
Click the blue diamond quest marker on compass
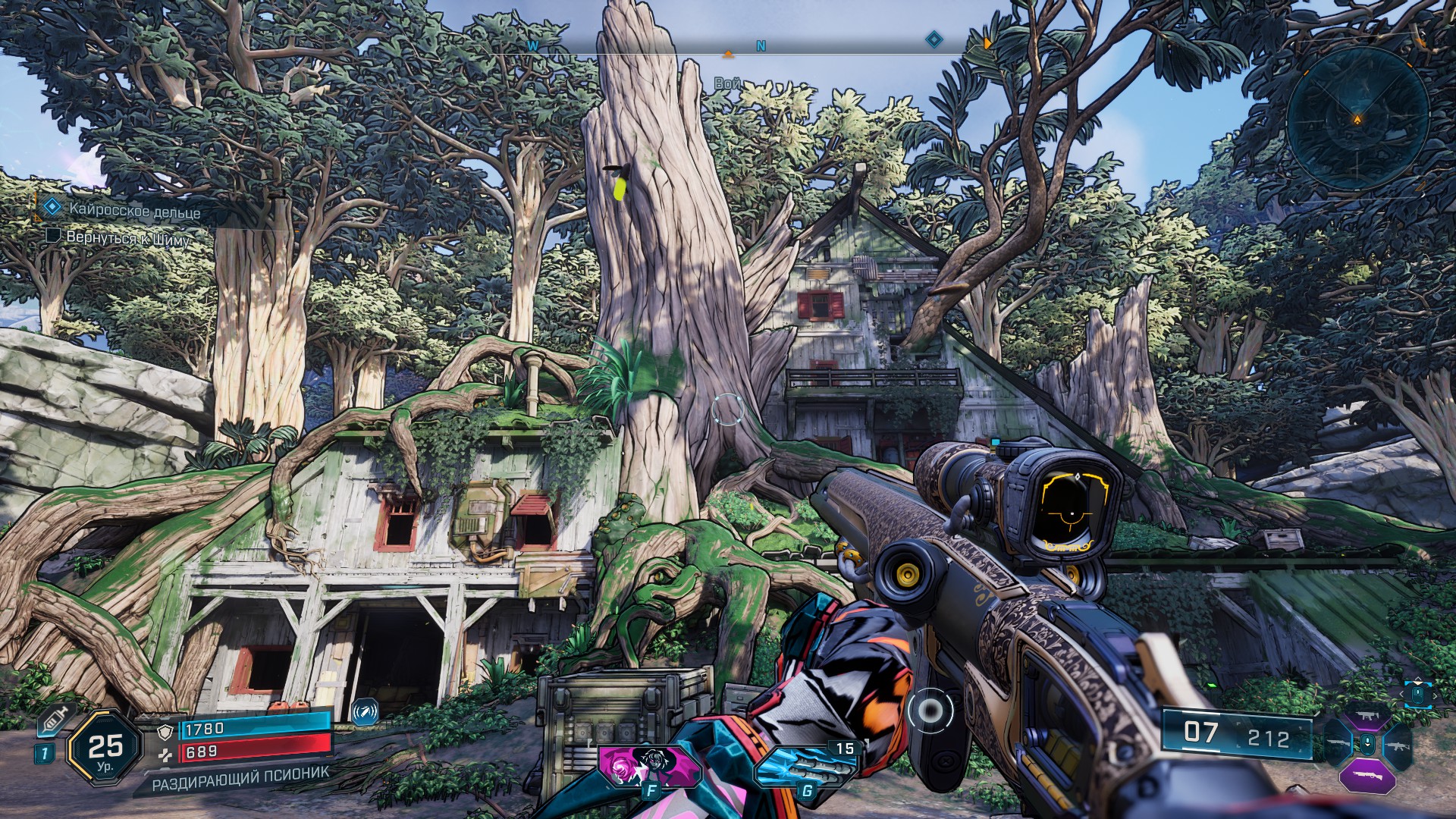coord(934,39)
